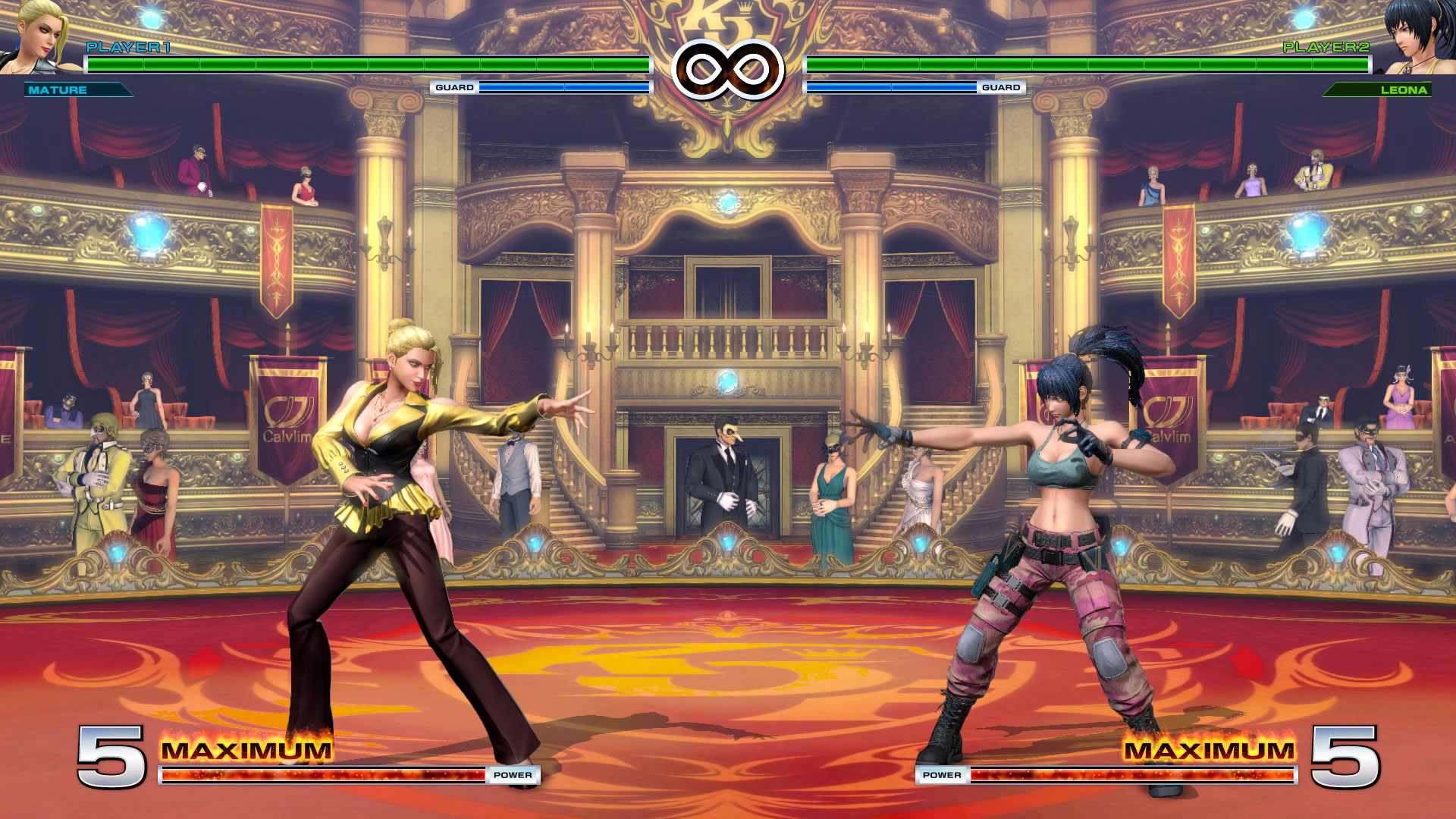Toggle the right GUARD gauge label
1456x819 pixels.
1003,88
